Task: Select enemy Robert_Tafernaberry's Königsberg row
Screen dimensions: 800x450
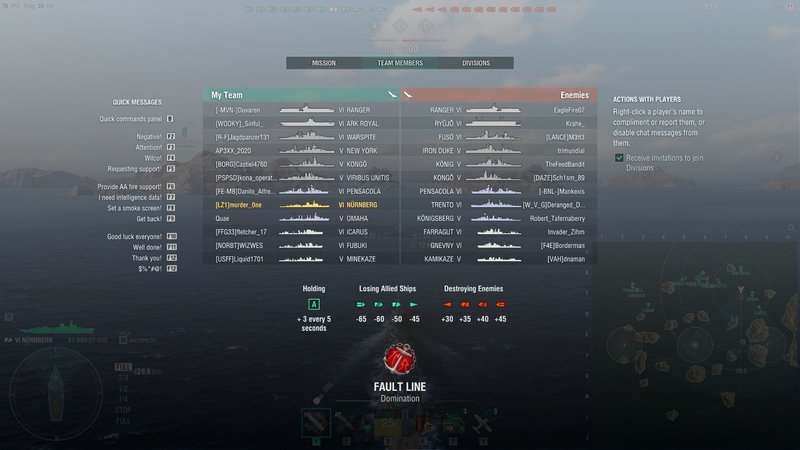Action: click(498, 218)
